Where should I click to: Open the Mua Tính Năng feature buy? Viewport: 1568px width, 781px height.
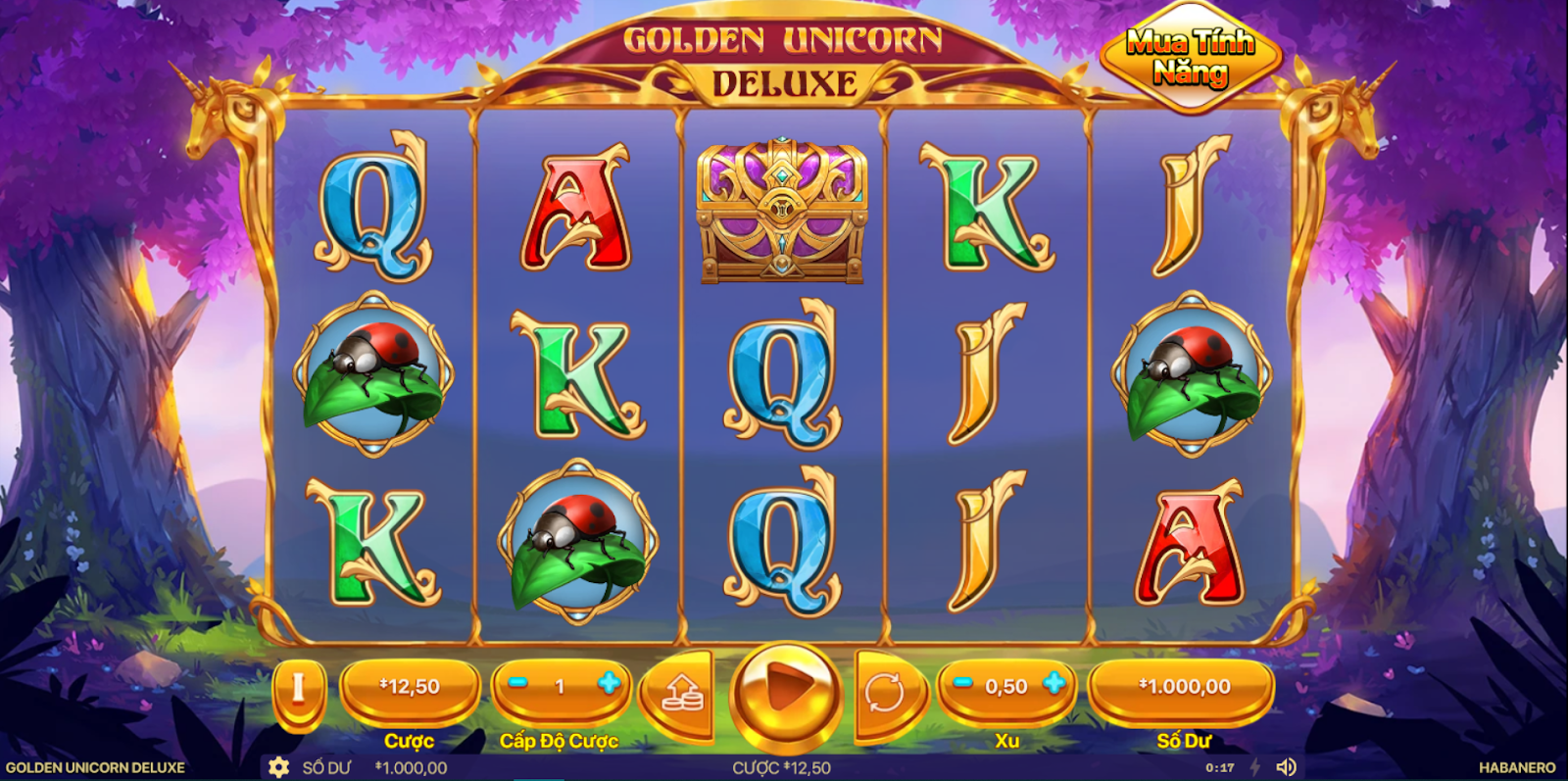[x=1191, y=57]
